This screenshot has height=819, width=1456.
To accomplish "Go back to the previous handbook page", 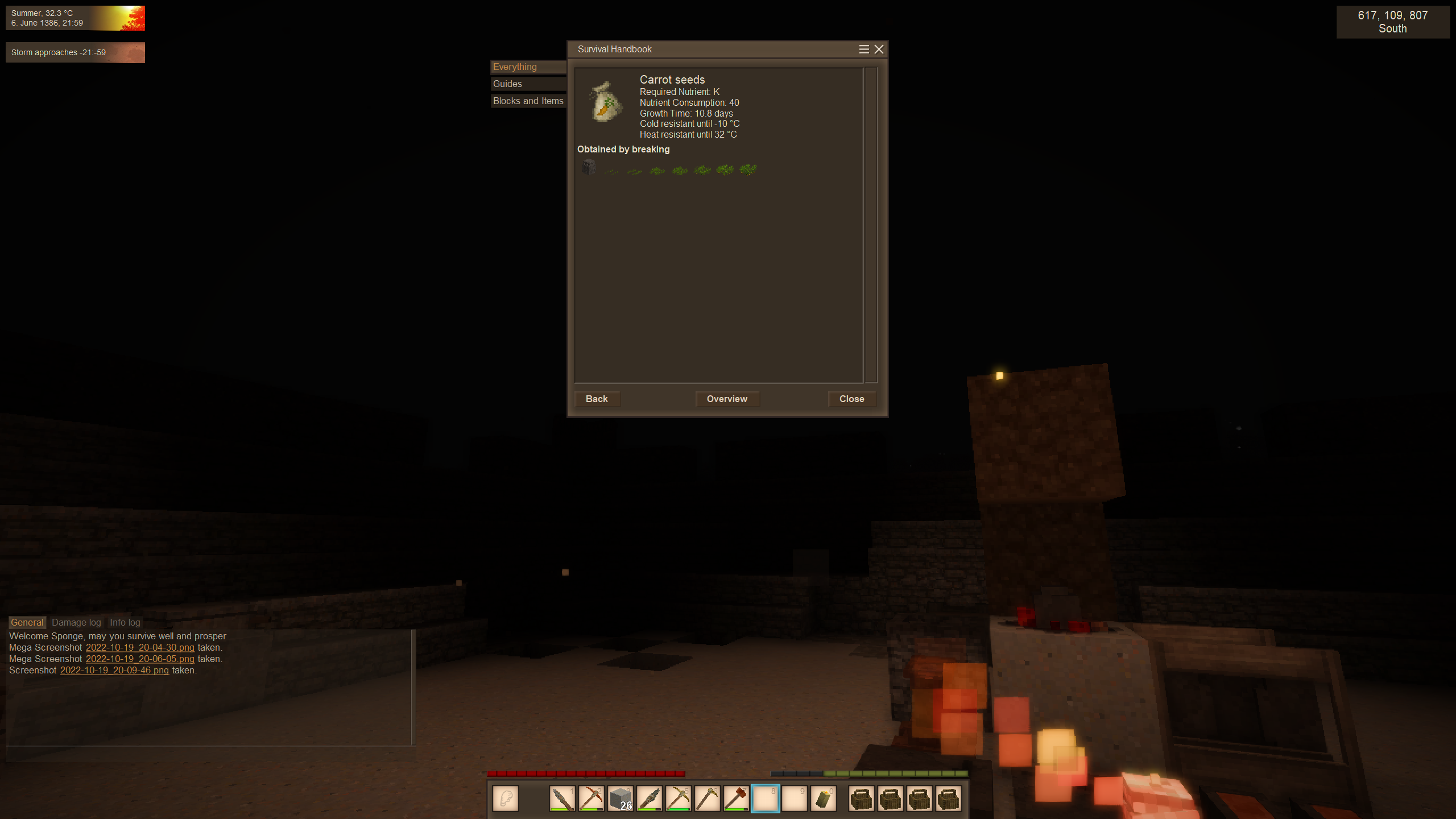I will click(x=597, y=399).
